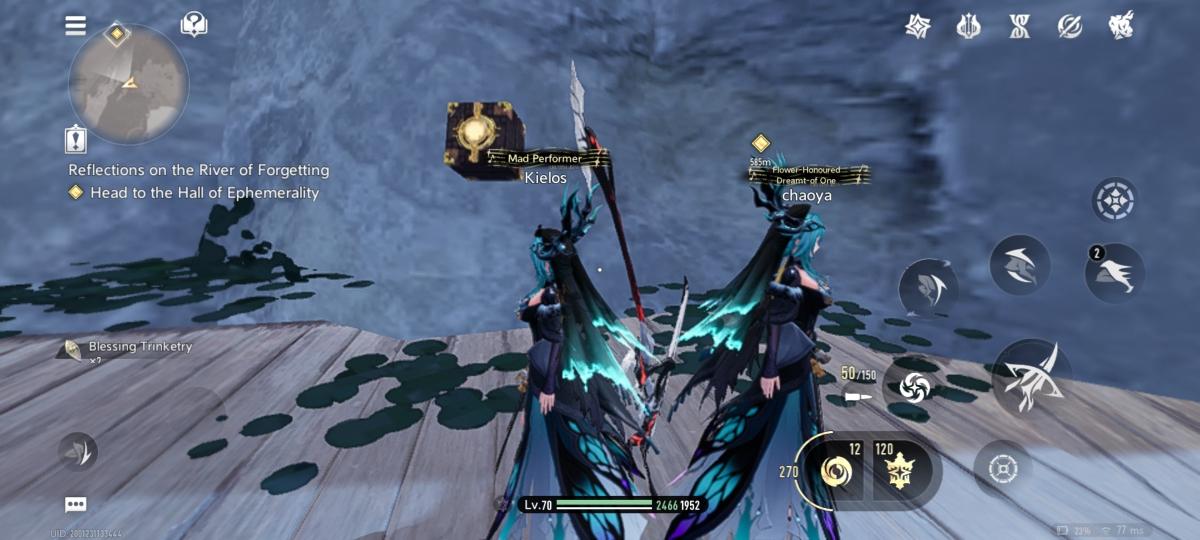
Task: Open the Head to the Hall of Ephemerality objective
Action: pos(204,193)
